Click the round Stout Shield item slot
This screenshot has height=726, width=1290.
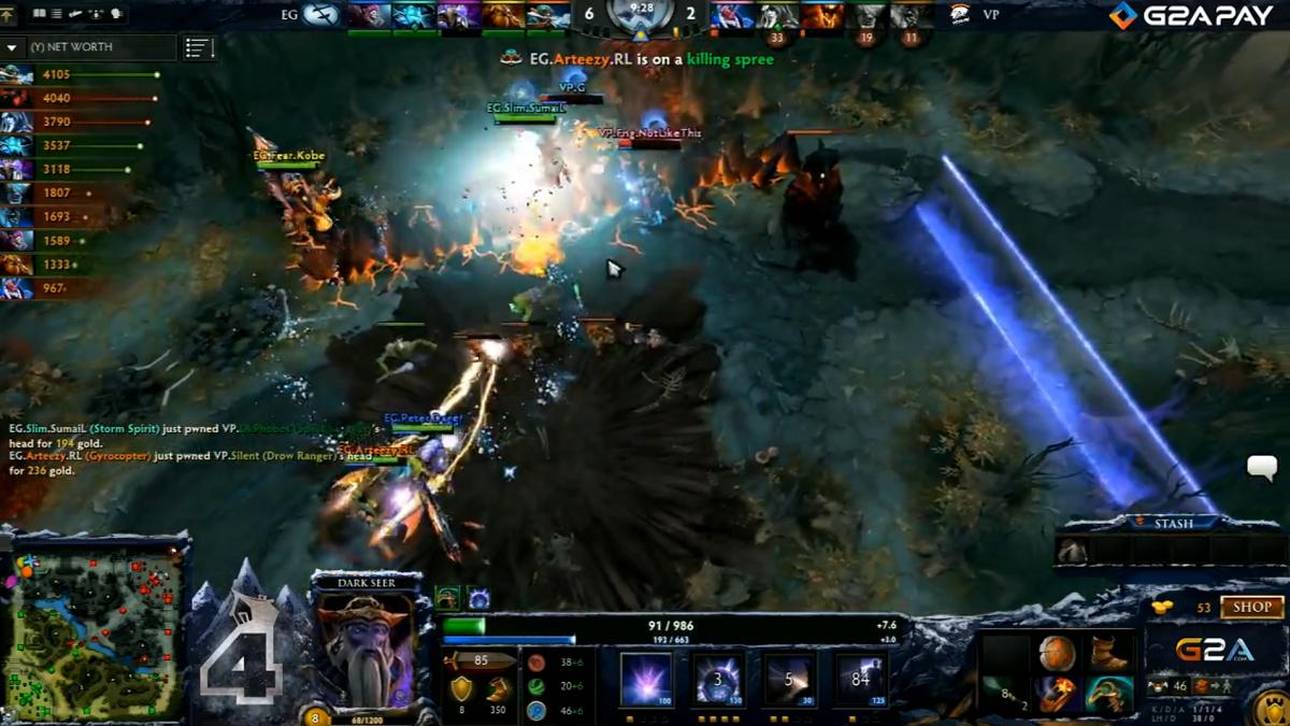coord(1057,654)
